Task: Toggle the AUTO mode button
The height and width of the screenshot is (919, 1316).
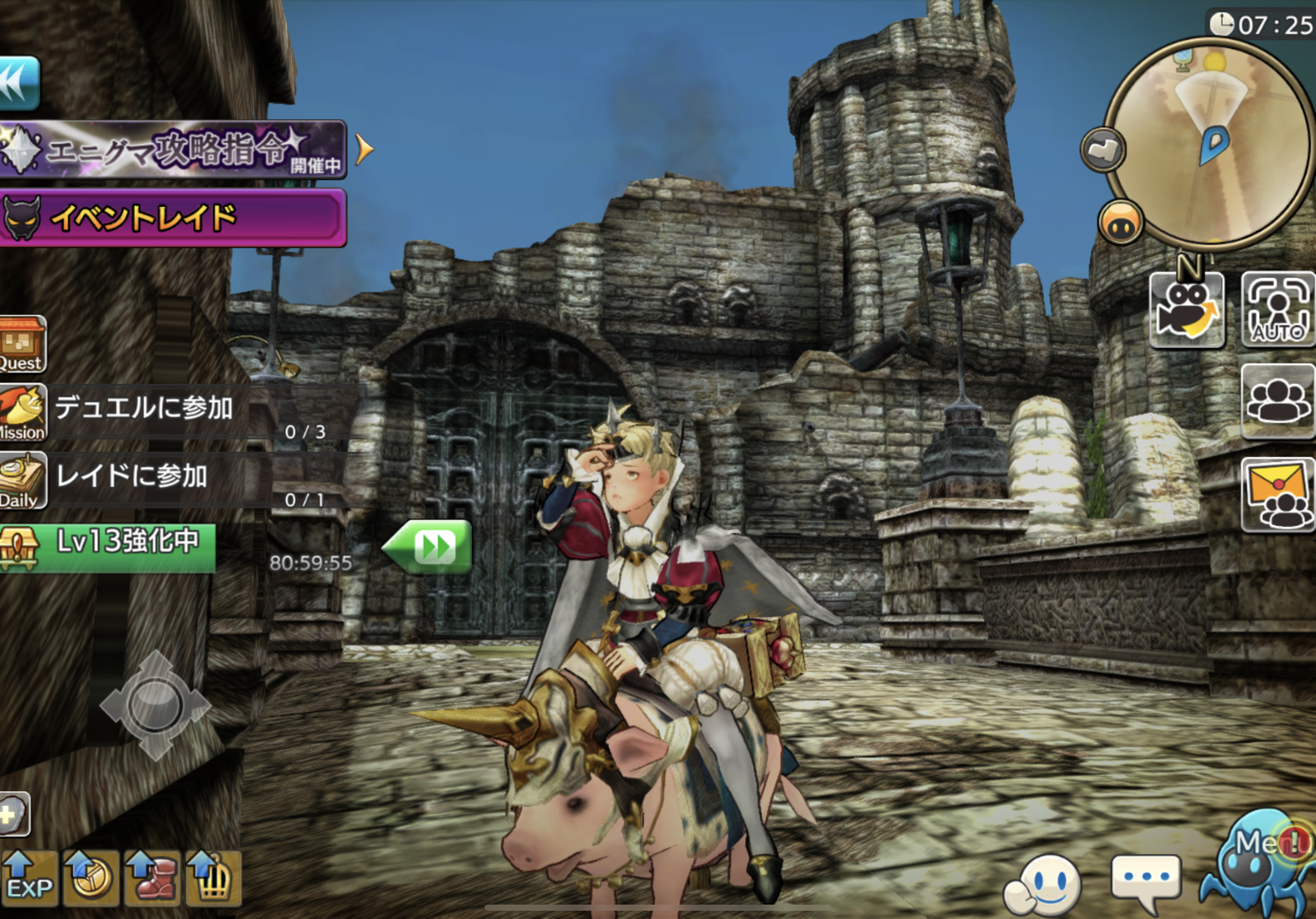Action: (x=1278, y=310)
